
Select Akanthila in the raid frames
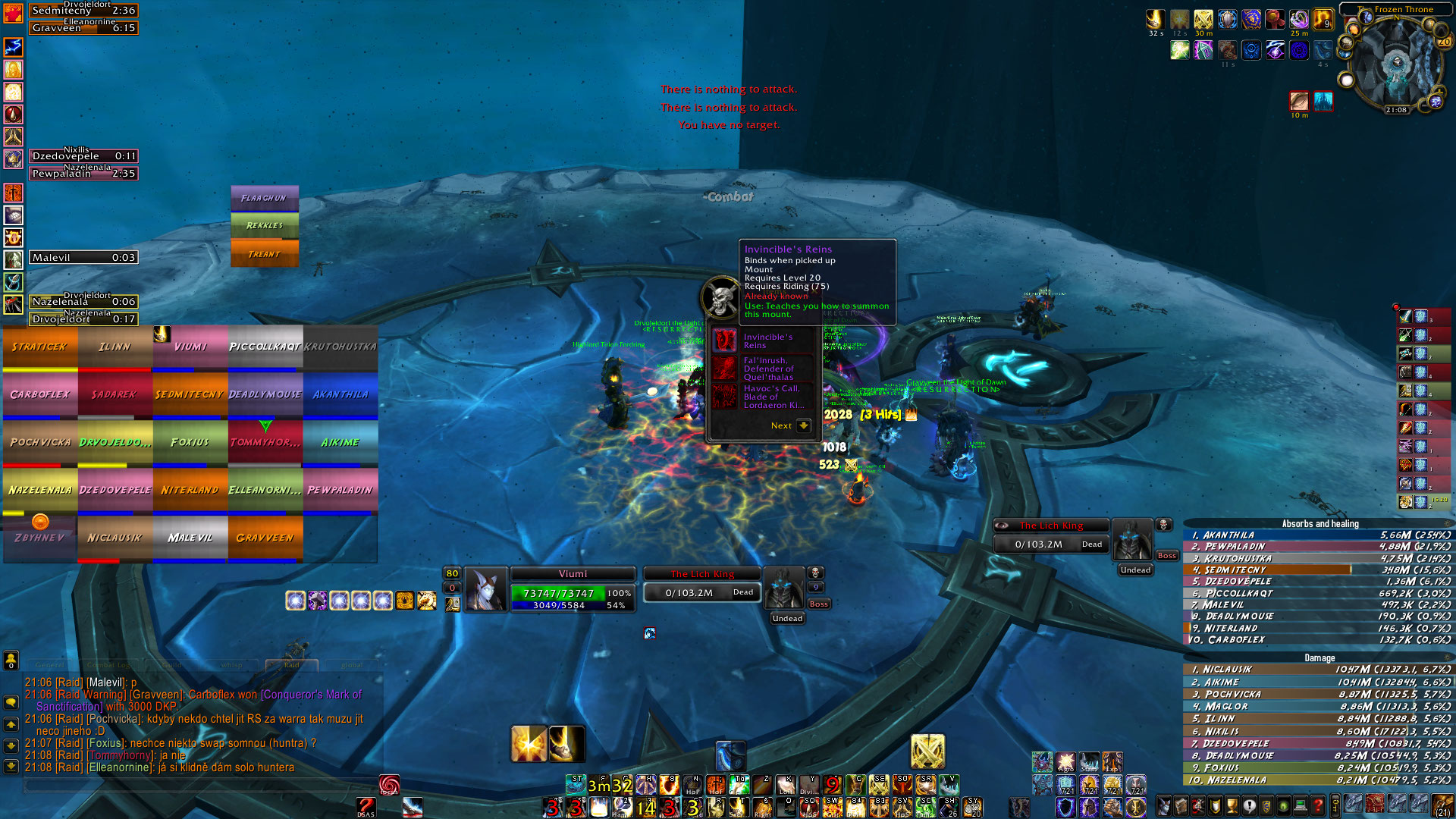[x=340, y=395]
